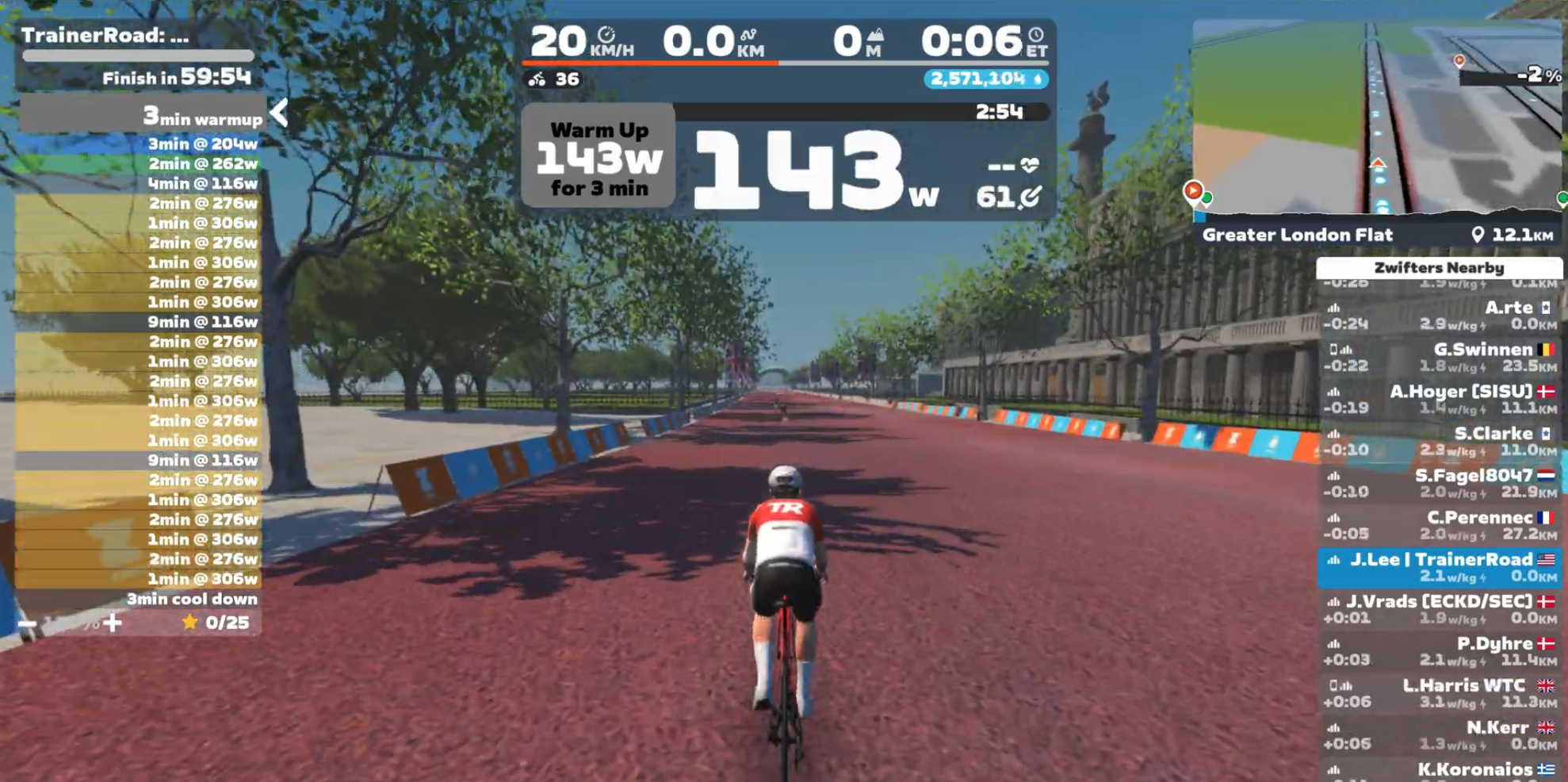Image resolution: width=1568 pixels, height=782 pixels.
Task: Click the speedometer icon next to speed
Action: pos(607,34)
